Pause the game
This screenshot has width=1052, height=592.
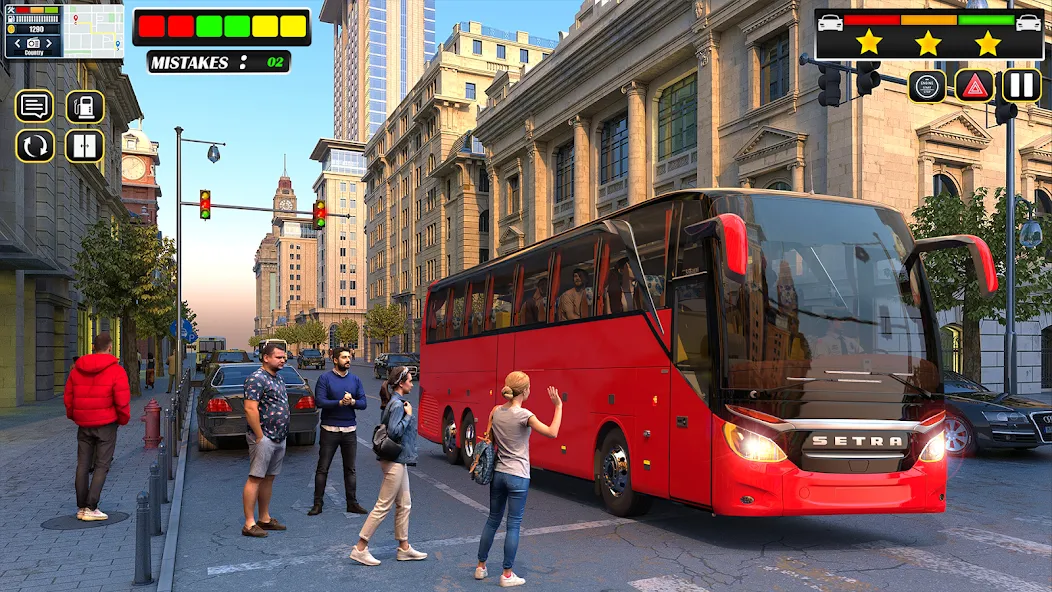(x=1022, y=85)
